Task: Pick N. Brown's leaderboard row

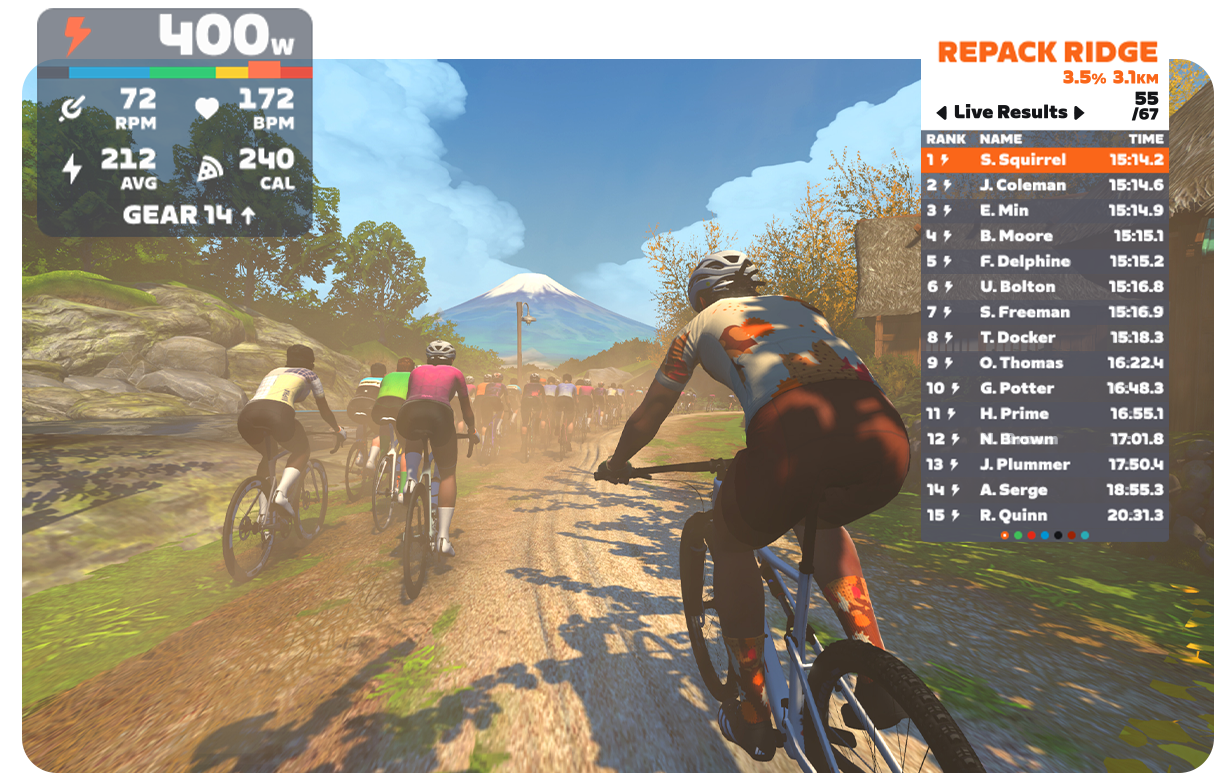Action: coord(1044,439)
